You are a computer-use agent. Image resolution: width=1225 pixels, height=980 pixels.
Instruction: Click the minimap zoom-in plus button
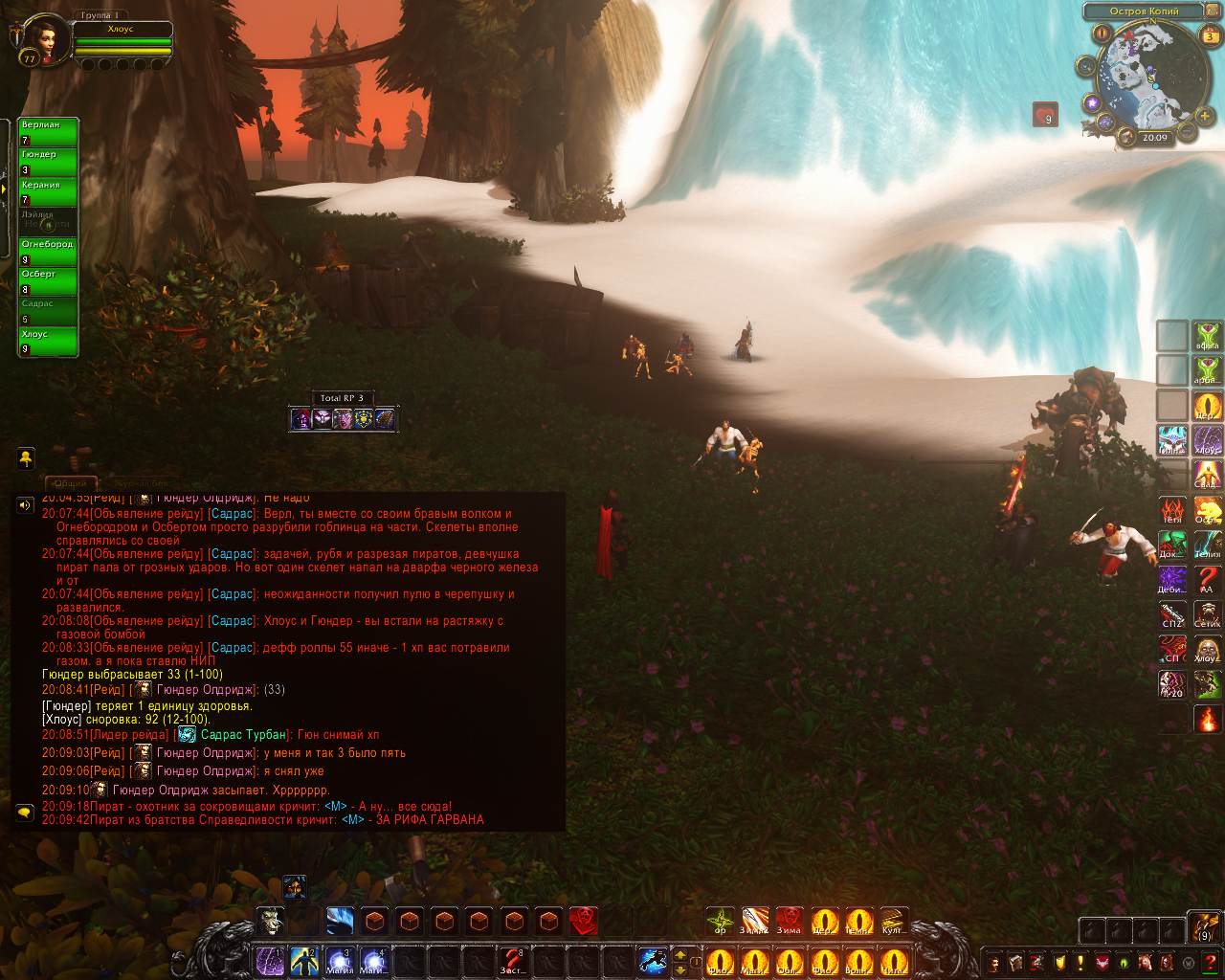[x=1204, y=118]
